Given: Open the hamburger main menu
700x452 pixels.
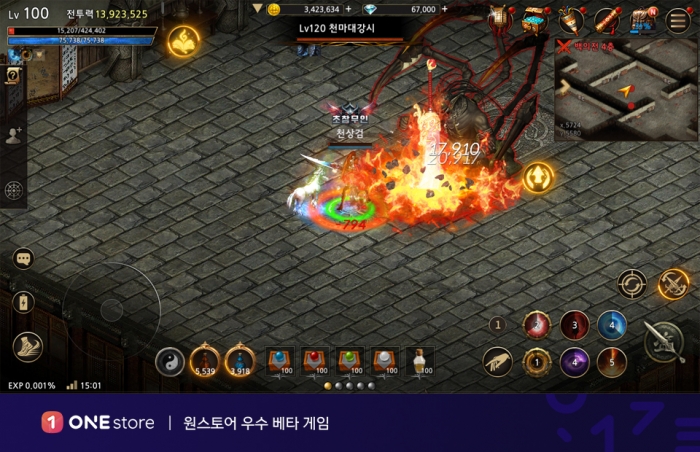Looking at the screenshot, I should [678, 19].
